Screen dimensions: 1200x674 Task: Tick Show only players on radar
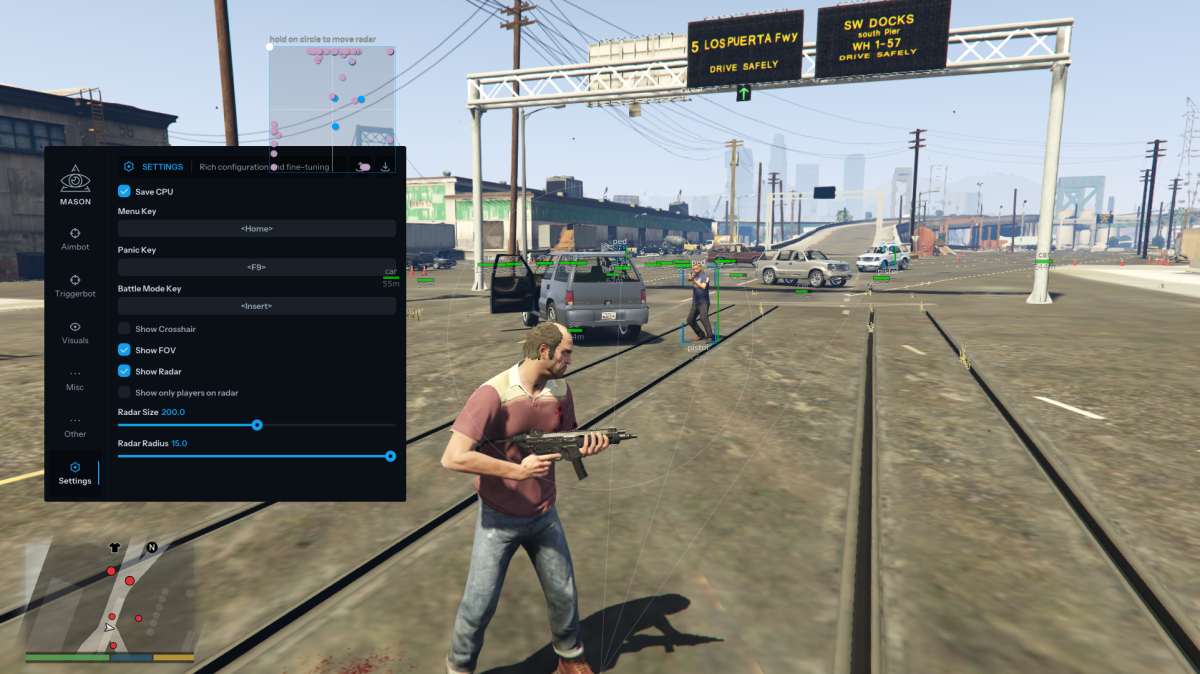(x=124, y=393)
